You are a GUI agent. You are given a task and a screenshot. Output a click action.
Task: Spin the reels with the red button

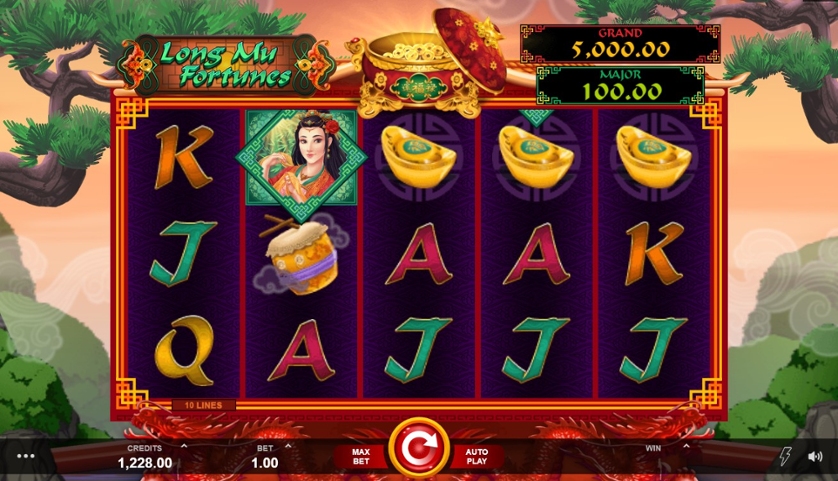click(x=418, y=452)
